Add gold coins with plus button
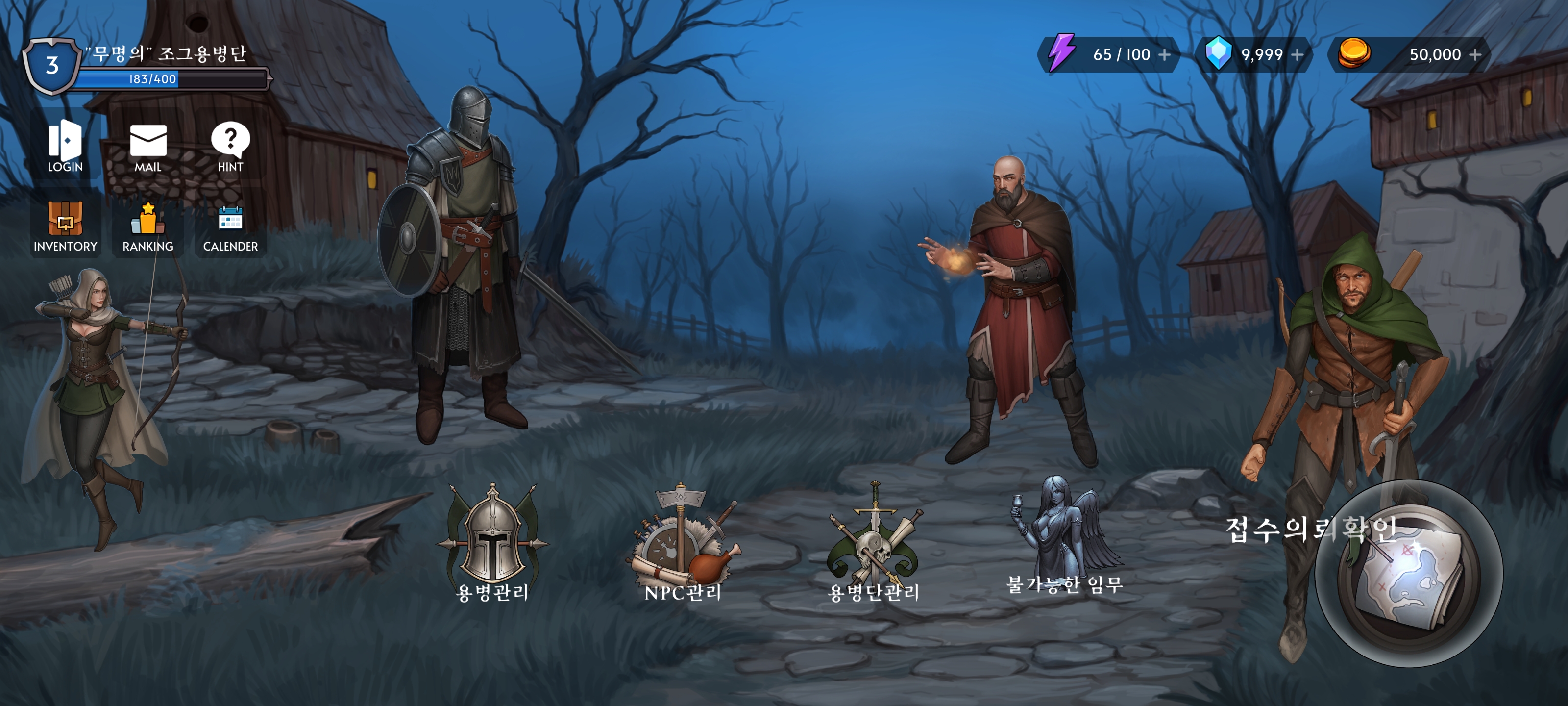This screenshot has width=1568, height=706. pyautogui.click(x=1475, y=55)
